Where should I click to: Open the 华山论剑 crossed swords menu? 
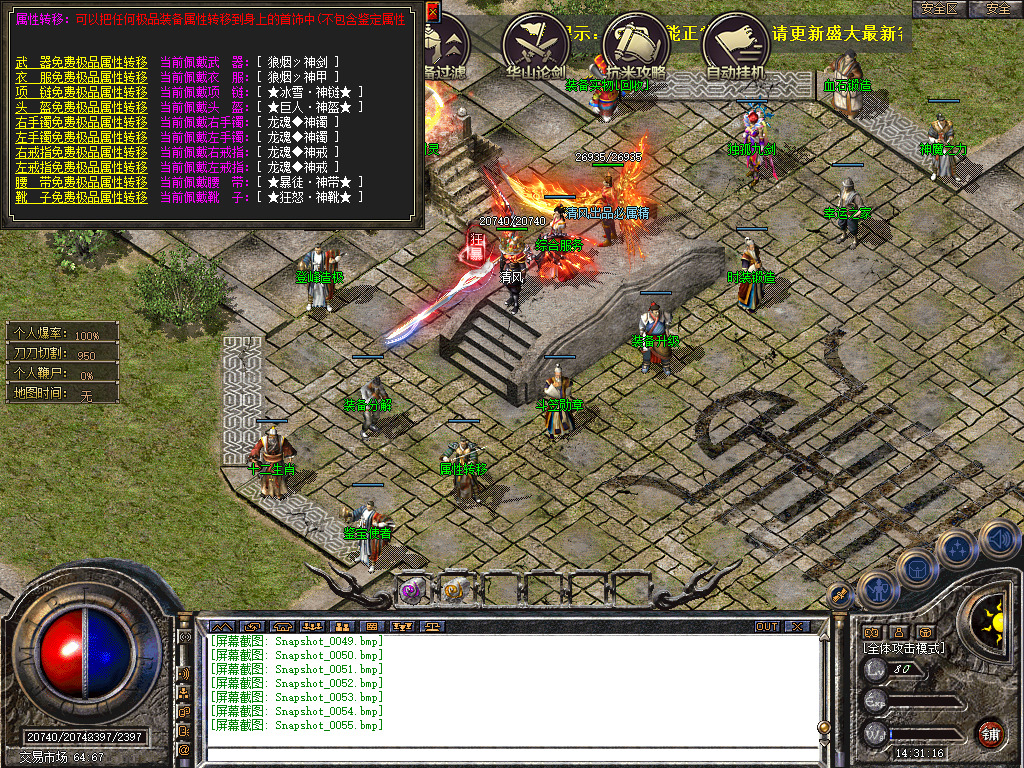[537, 42]
